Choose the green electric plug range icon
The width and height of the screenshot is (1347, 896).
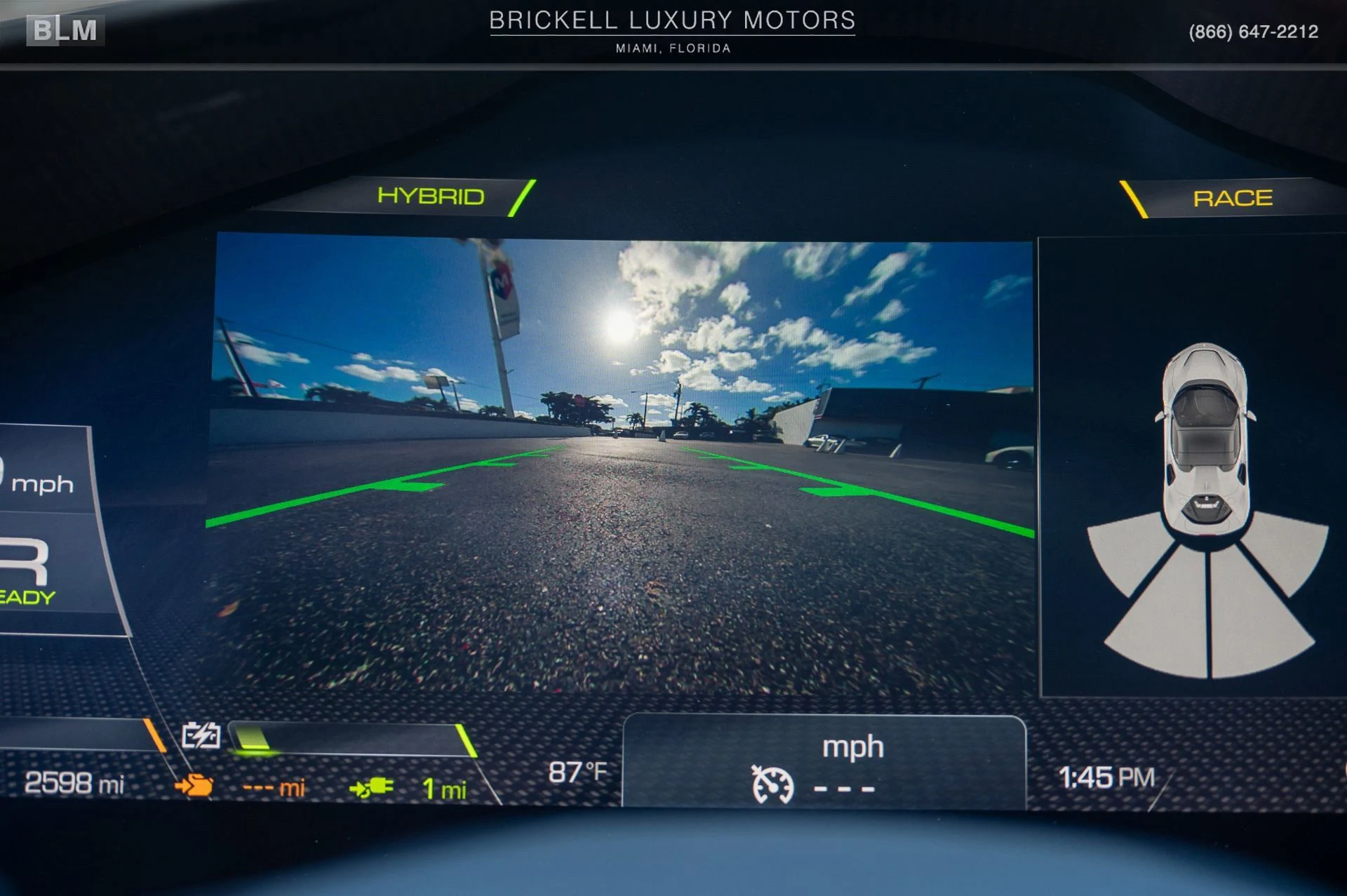(371, 788)
